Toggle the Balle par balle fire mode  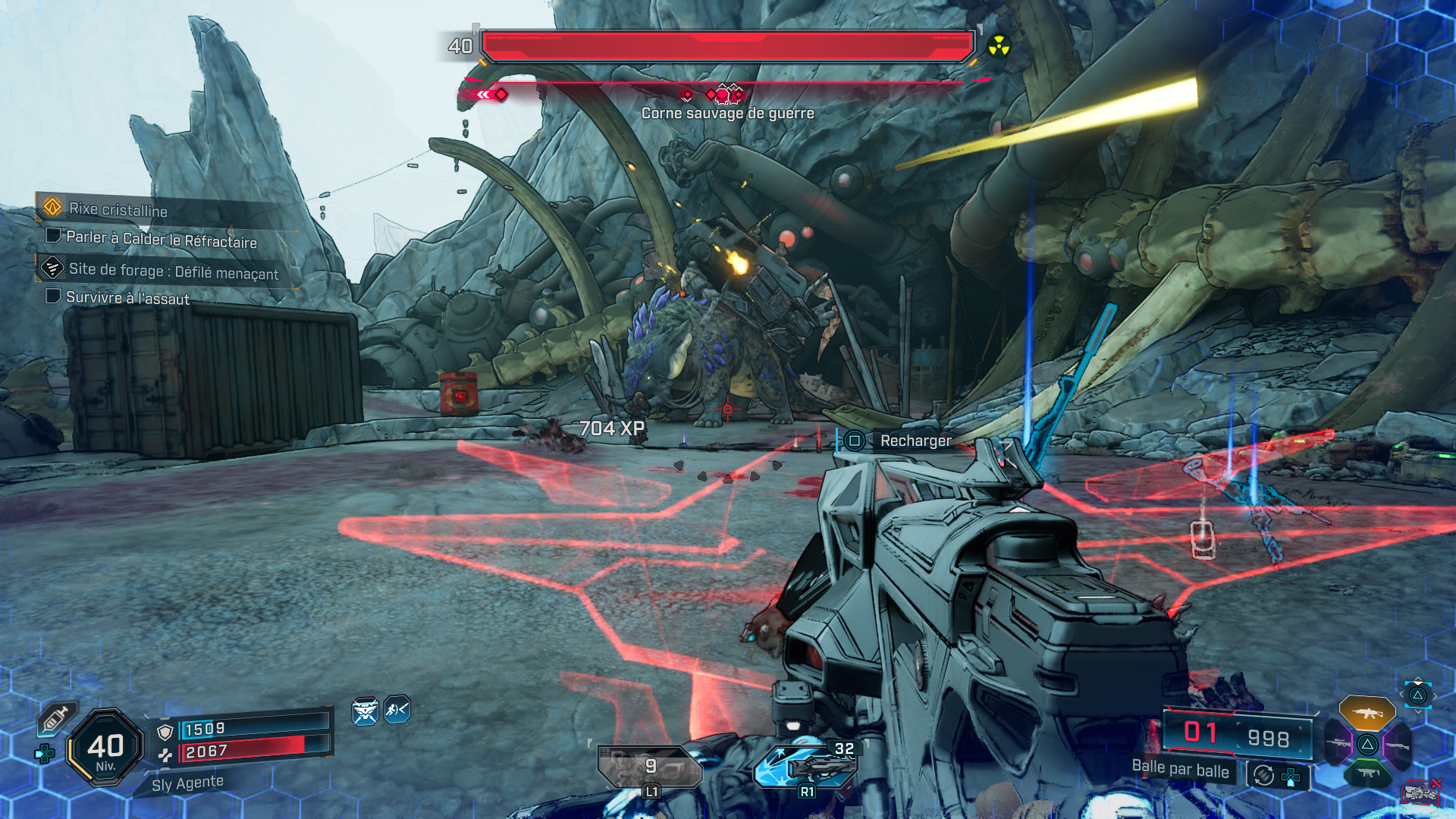tap(1180, 769)
